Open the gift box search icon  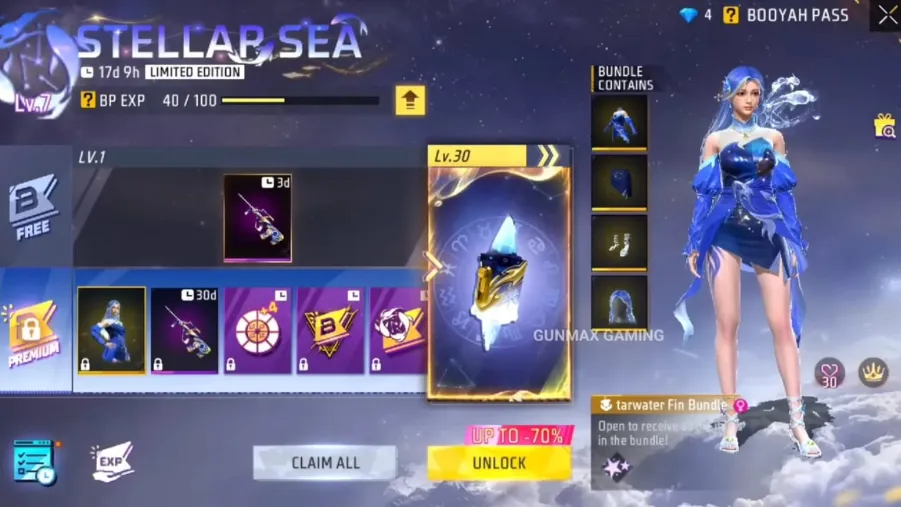884,125
